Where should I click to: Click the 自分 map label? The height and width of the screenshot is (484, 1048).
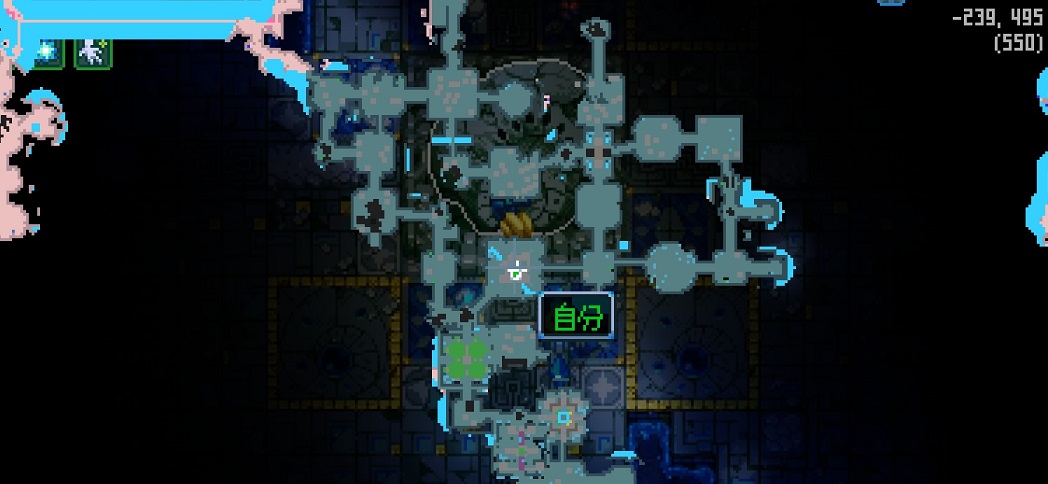pos(577,317)
